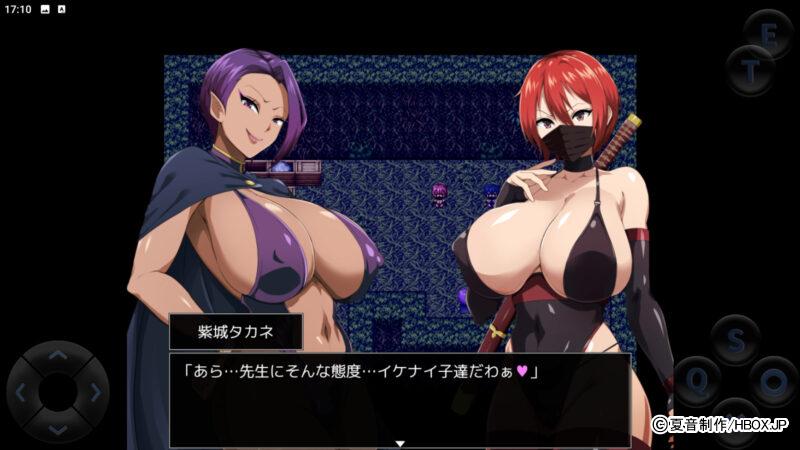Tap the on-screen S button
The image size is (800, 450).
pyautogui.click(x=735, y=340)
